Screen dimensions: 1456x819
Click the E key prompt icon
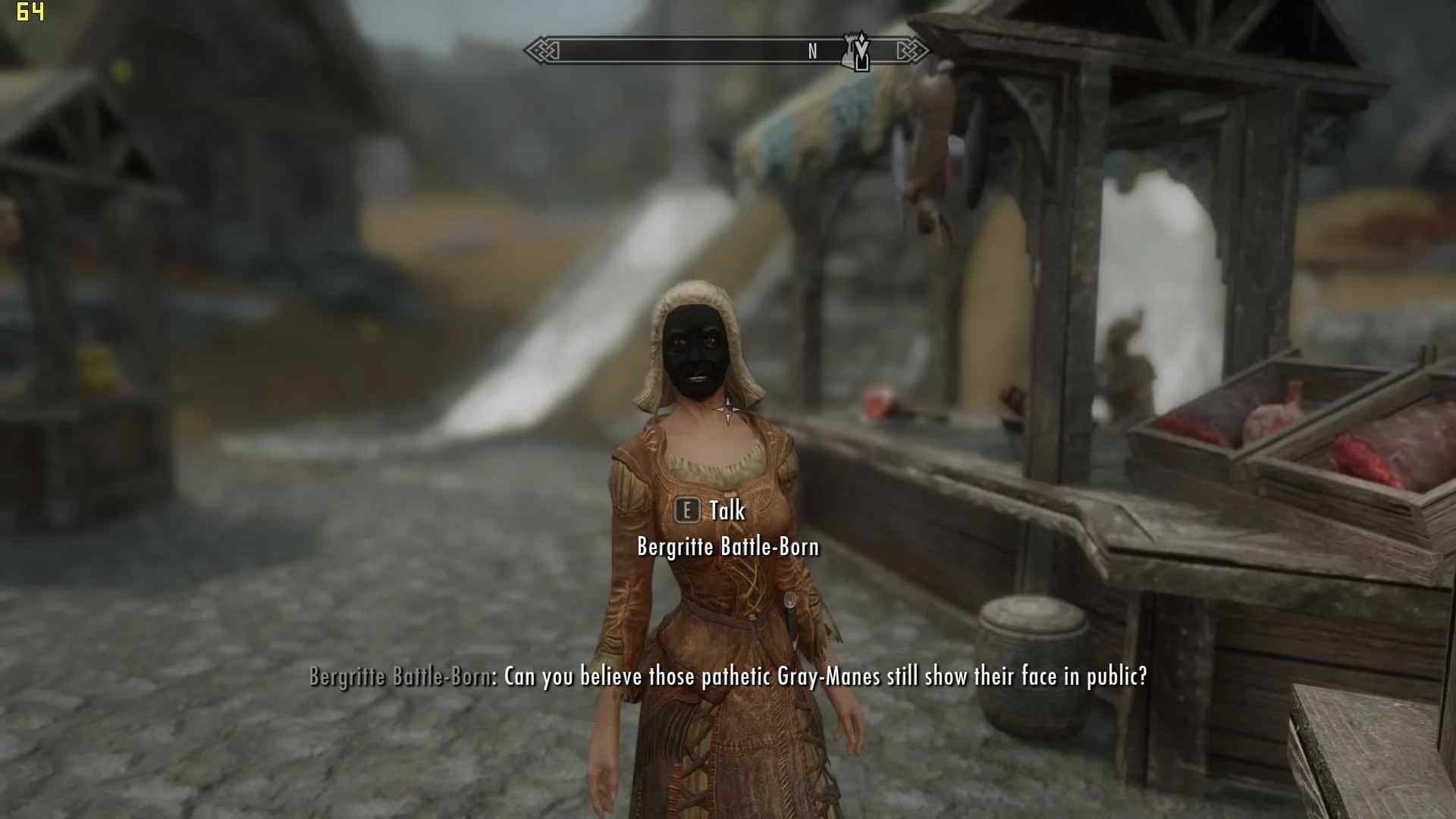[687, 511]
